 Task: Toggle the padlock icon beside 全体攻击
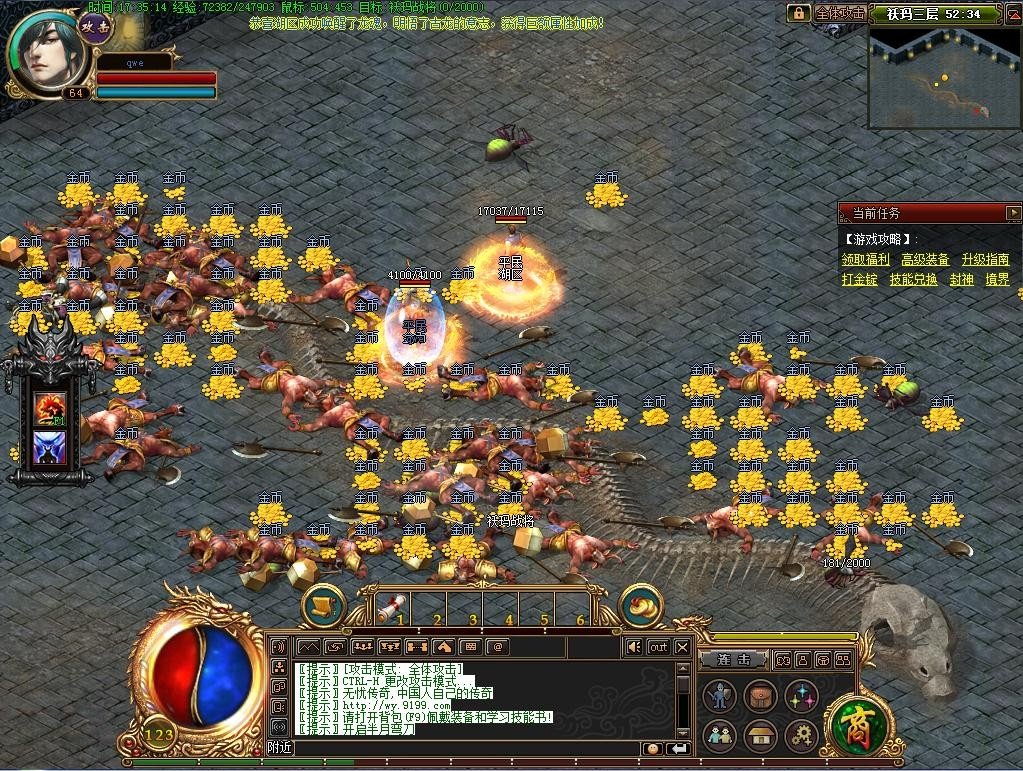click(x=798, y=13)
